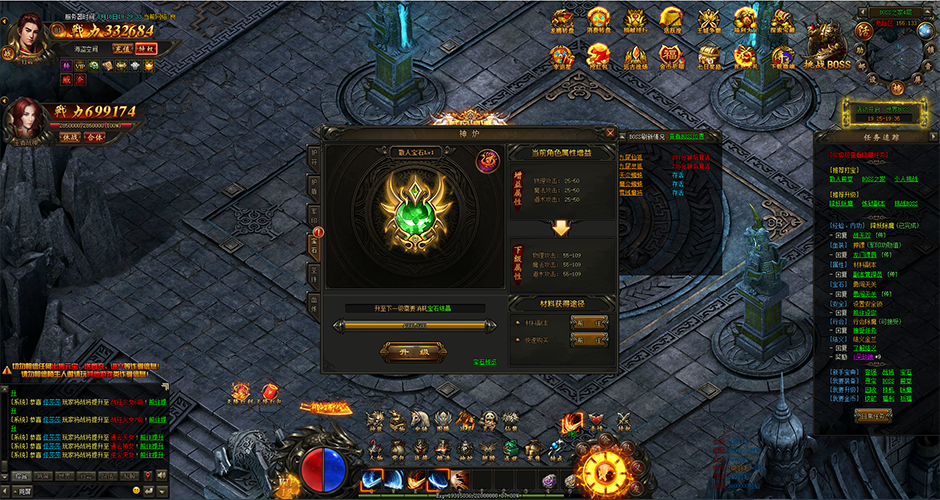This screenshot has width=940, height=500.
Task: Close the 神炉 furnace window
Action: click(x=610, y=131)
